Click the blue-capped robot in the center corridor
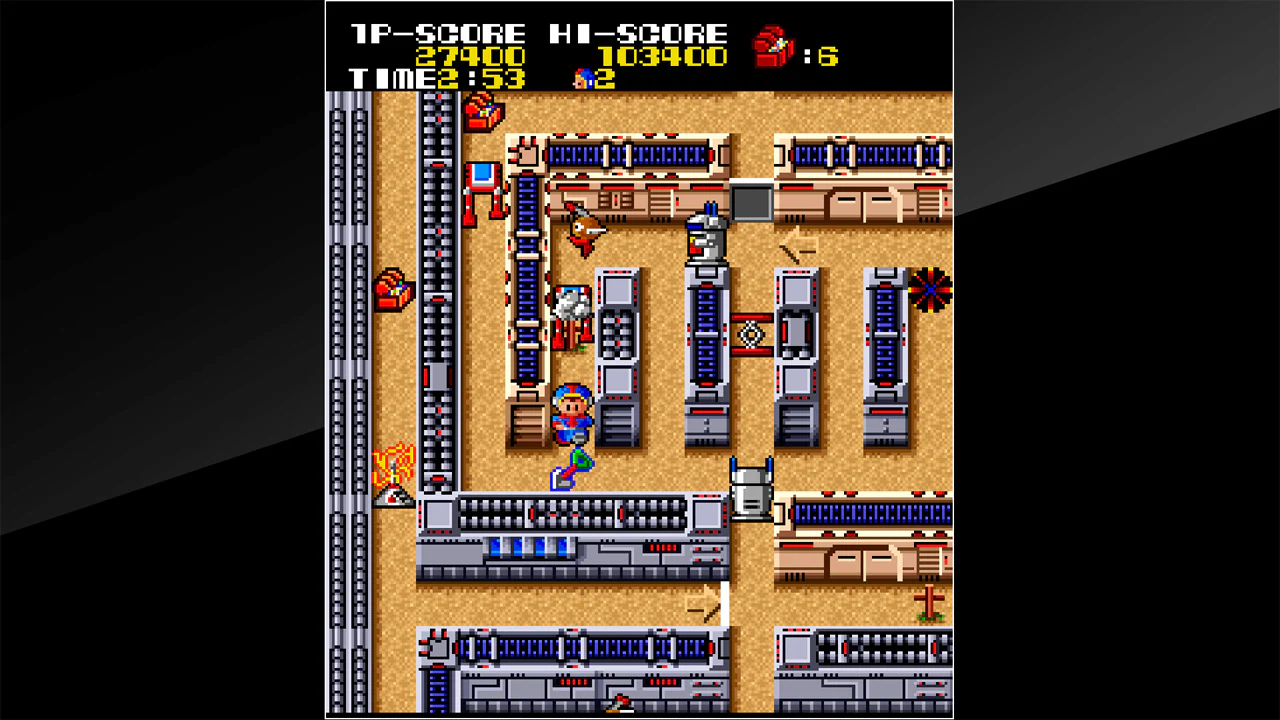 (x=706, y=232)
